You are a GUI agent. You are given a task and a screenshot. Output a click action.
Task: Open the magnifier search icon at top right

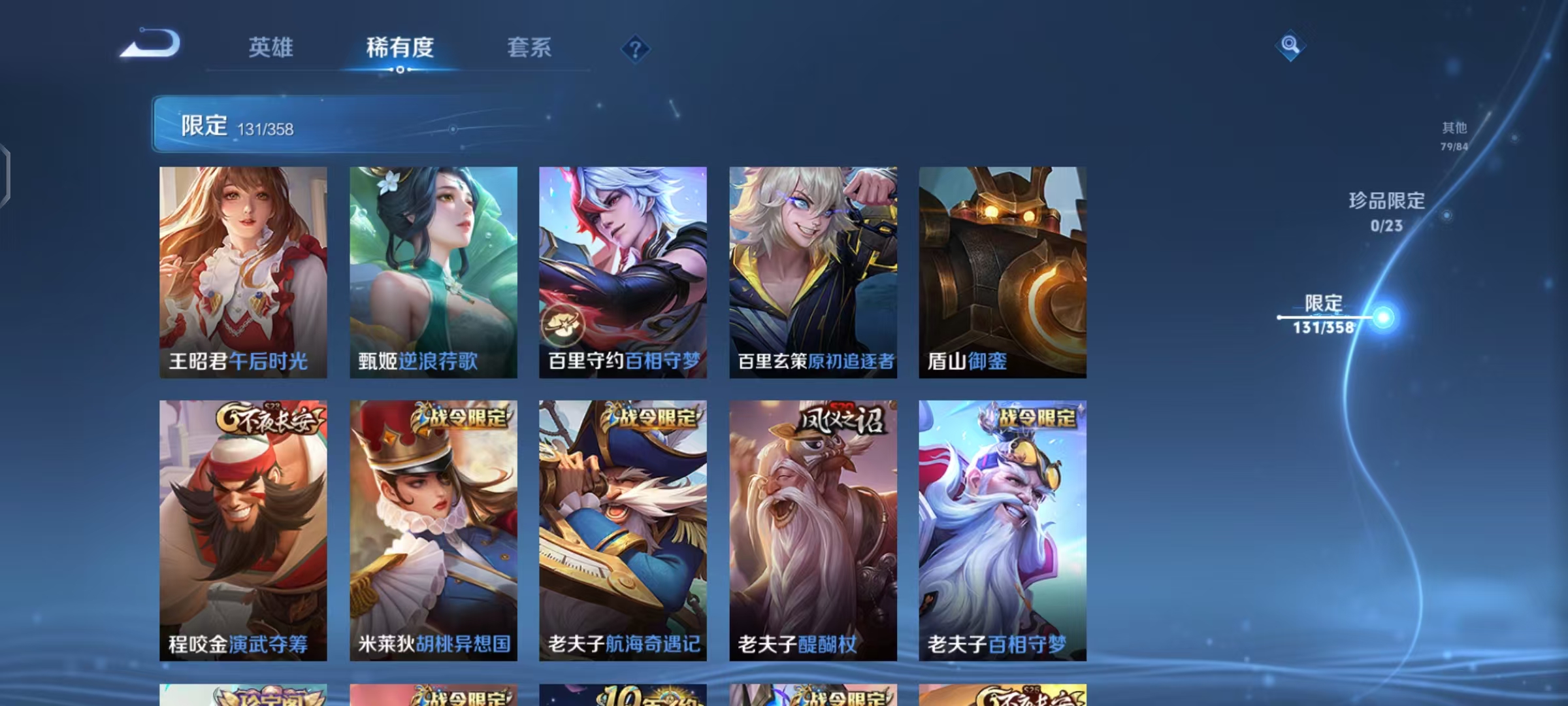tap(1290, 46)
